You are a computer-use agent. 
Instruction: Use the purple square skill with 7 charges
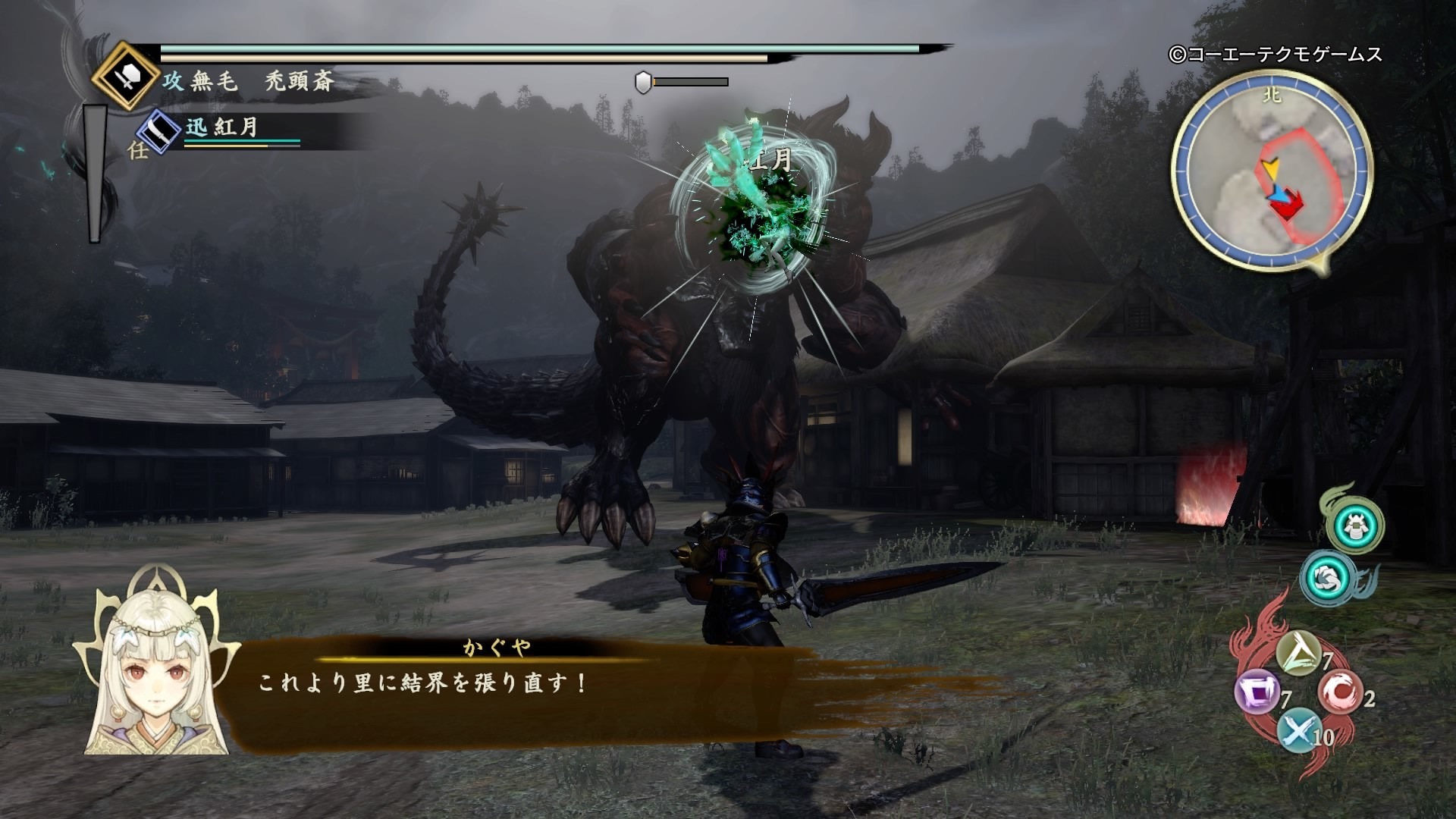[x=1258, y=694]
